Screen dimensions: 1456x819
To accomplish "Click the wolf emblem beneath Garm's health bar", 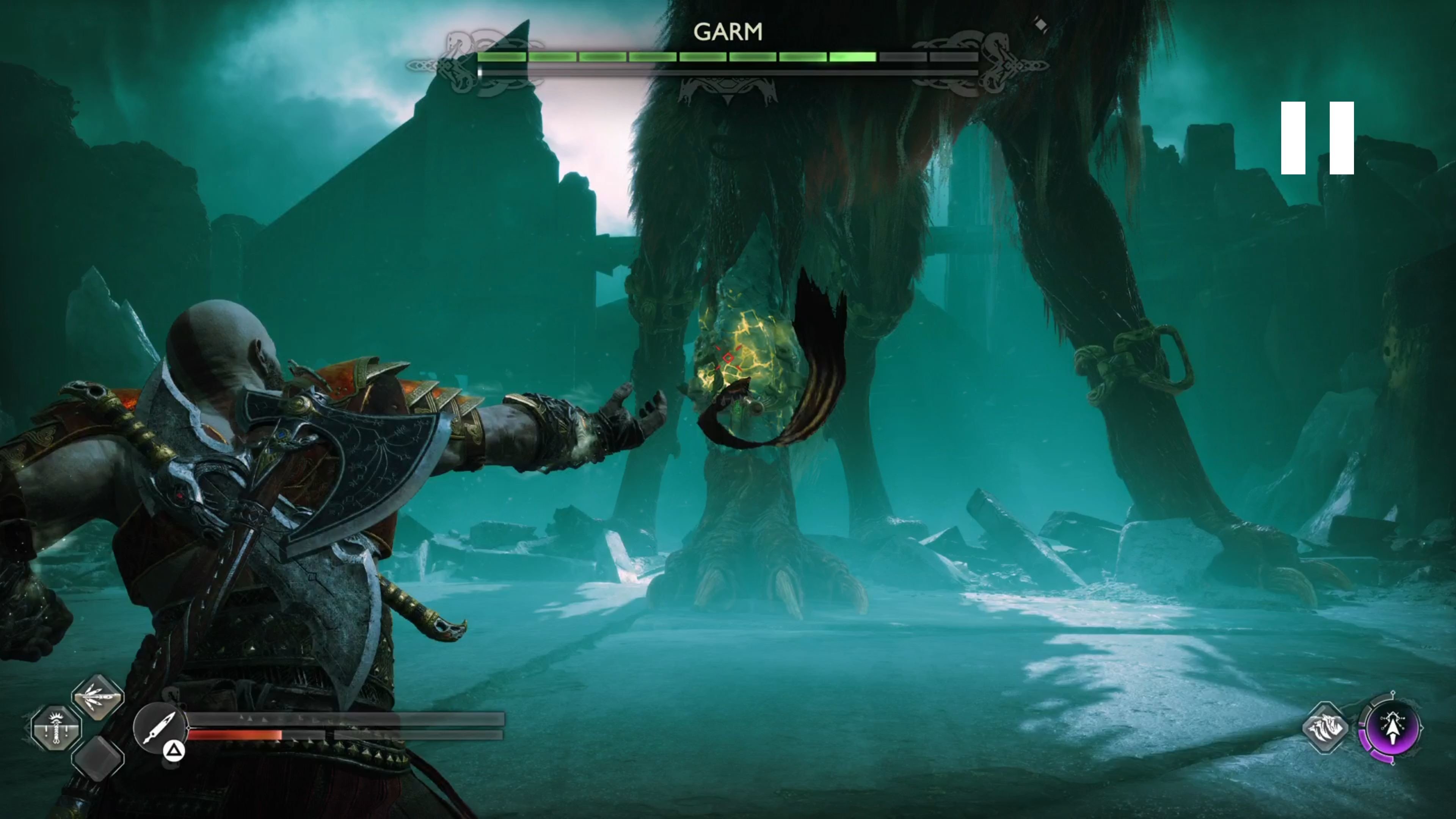I will [x=728, y=91].
